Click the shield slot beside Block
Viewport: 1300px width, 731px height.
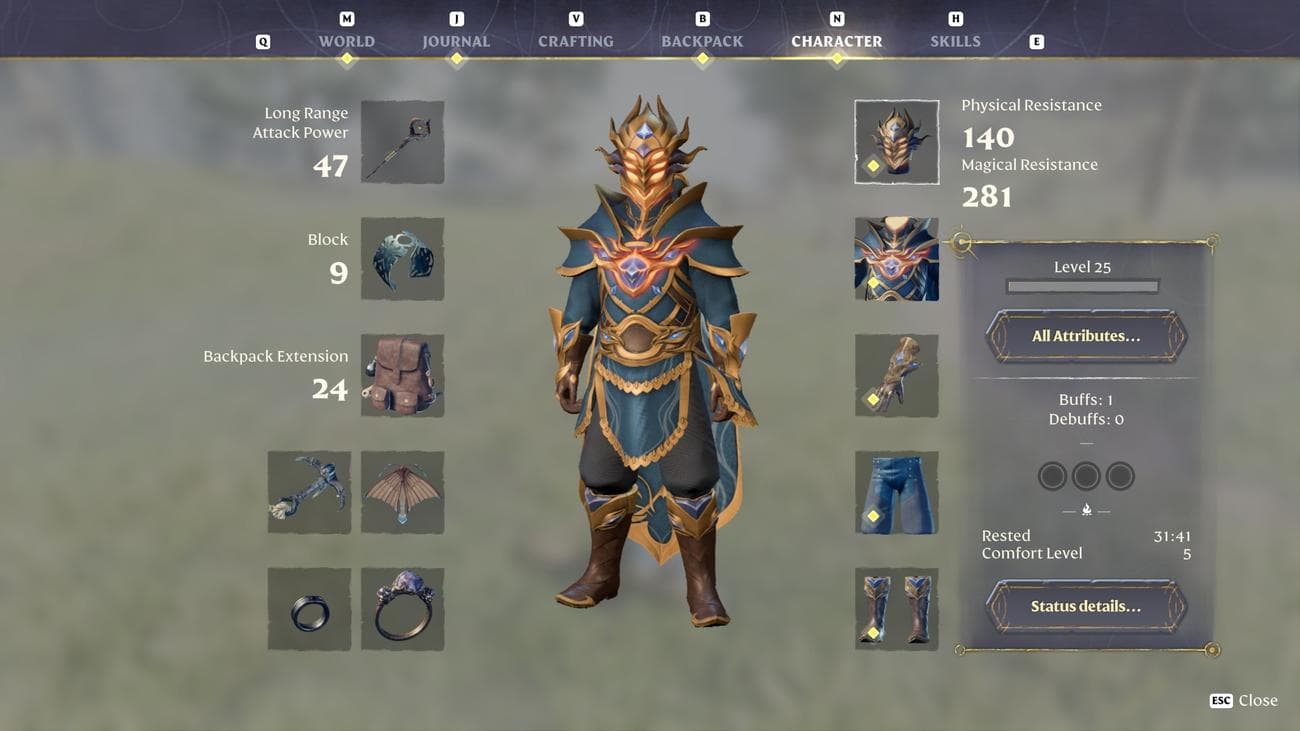point(402,259)
